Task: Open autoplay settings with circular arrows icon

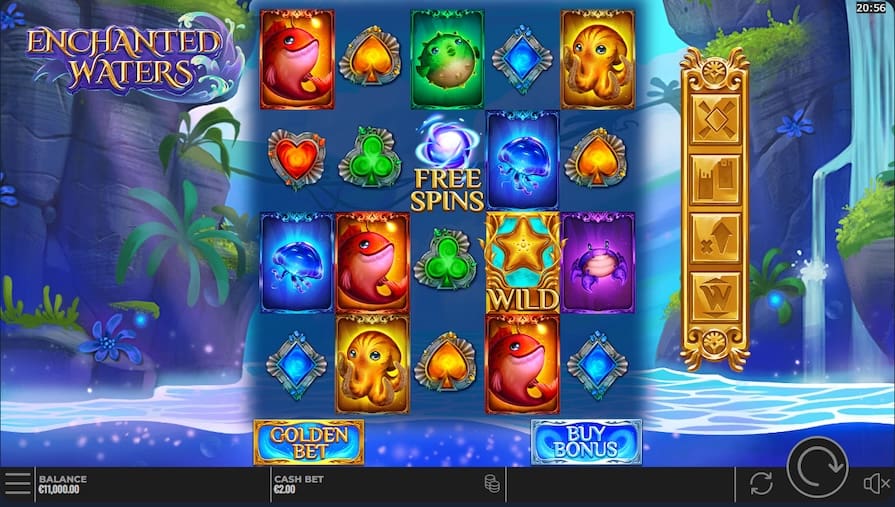Action: point(761,484)
